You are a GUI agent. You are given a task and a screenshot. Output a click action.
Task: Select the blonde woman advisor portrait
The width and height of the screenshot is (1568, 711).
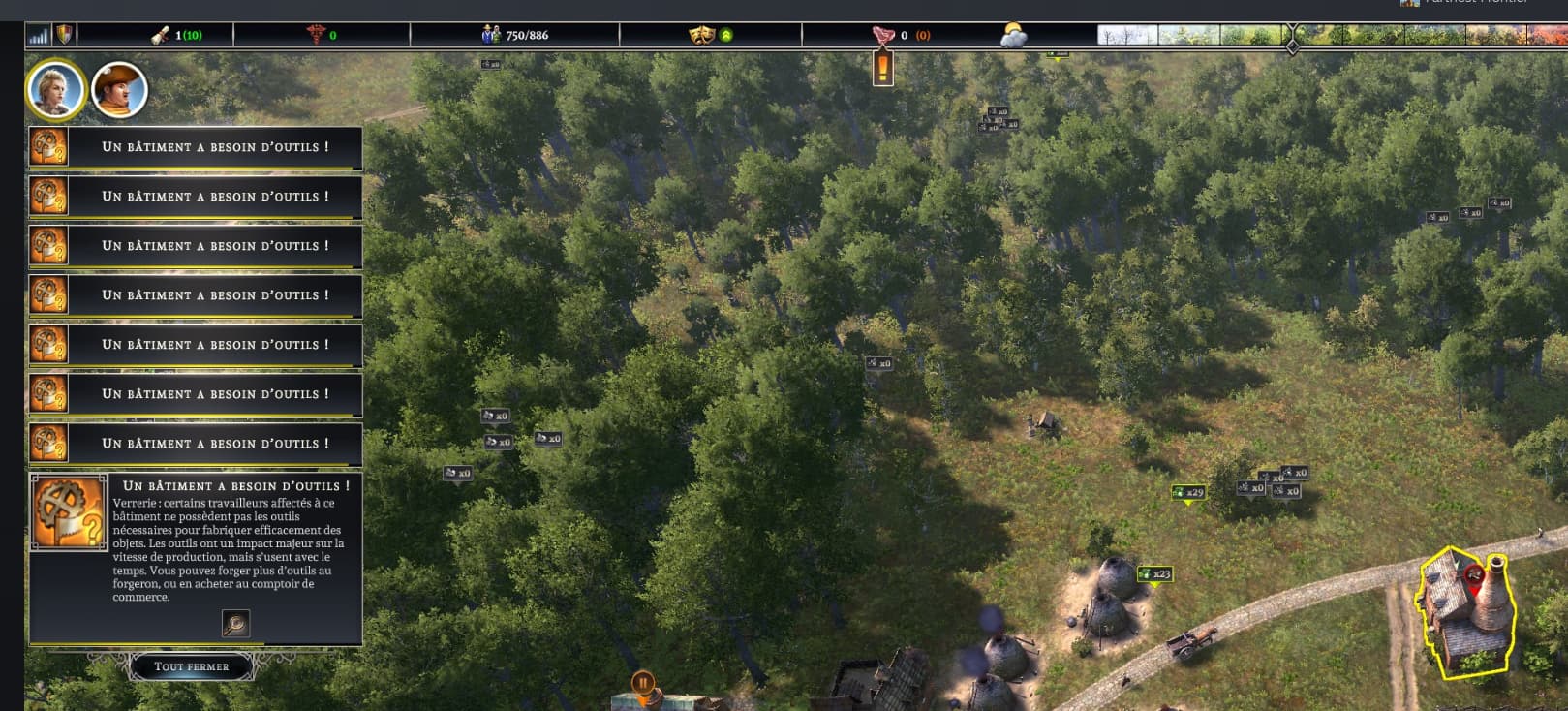click(x=56, y=90)
